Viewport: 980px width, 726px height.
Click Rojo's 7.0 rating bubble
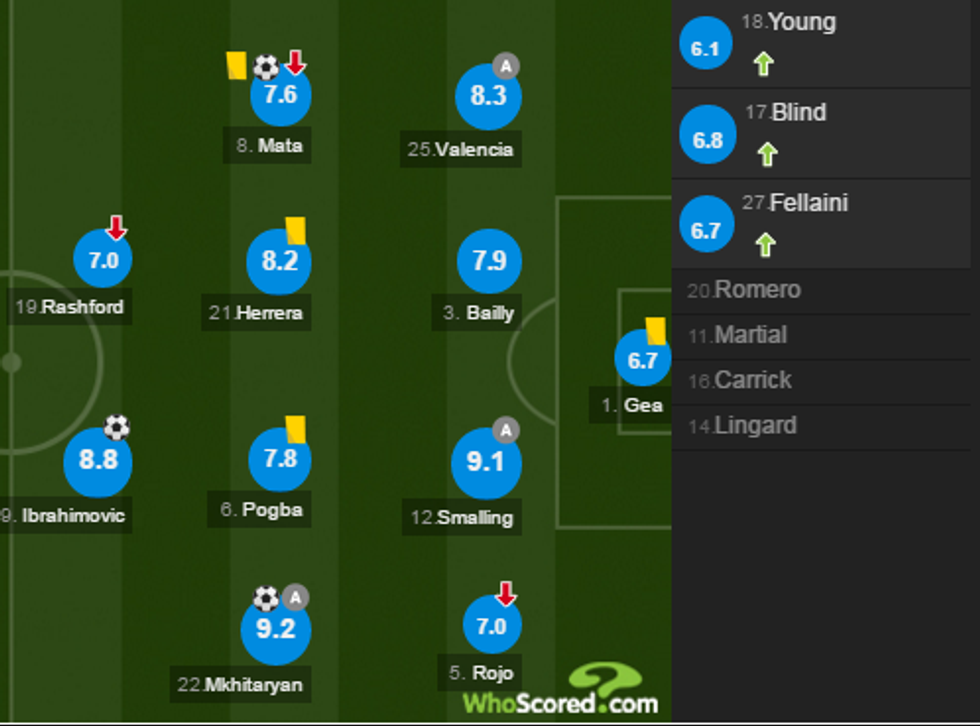492,626
